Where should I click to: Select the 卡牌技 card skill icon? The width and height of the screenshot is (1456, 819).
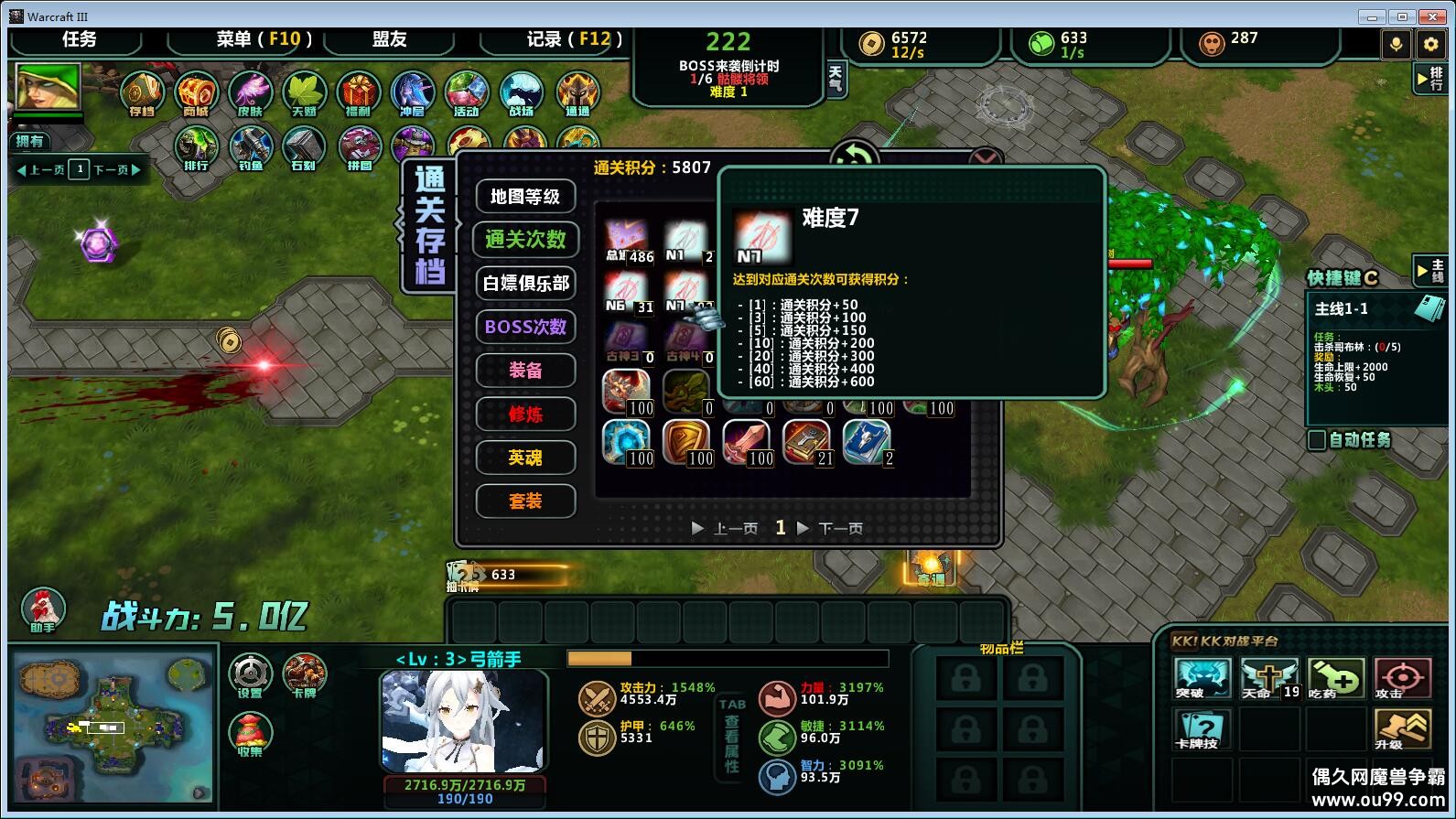1203,730
